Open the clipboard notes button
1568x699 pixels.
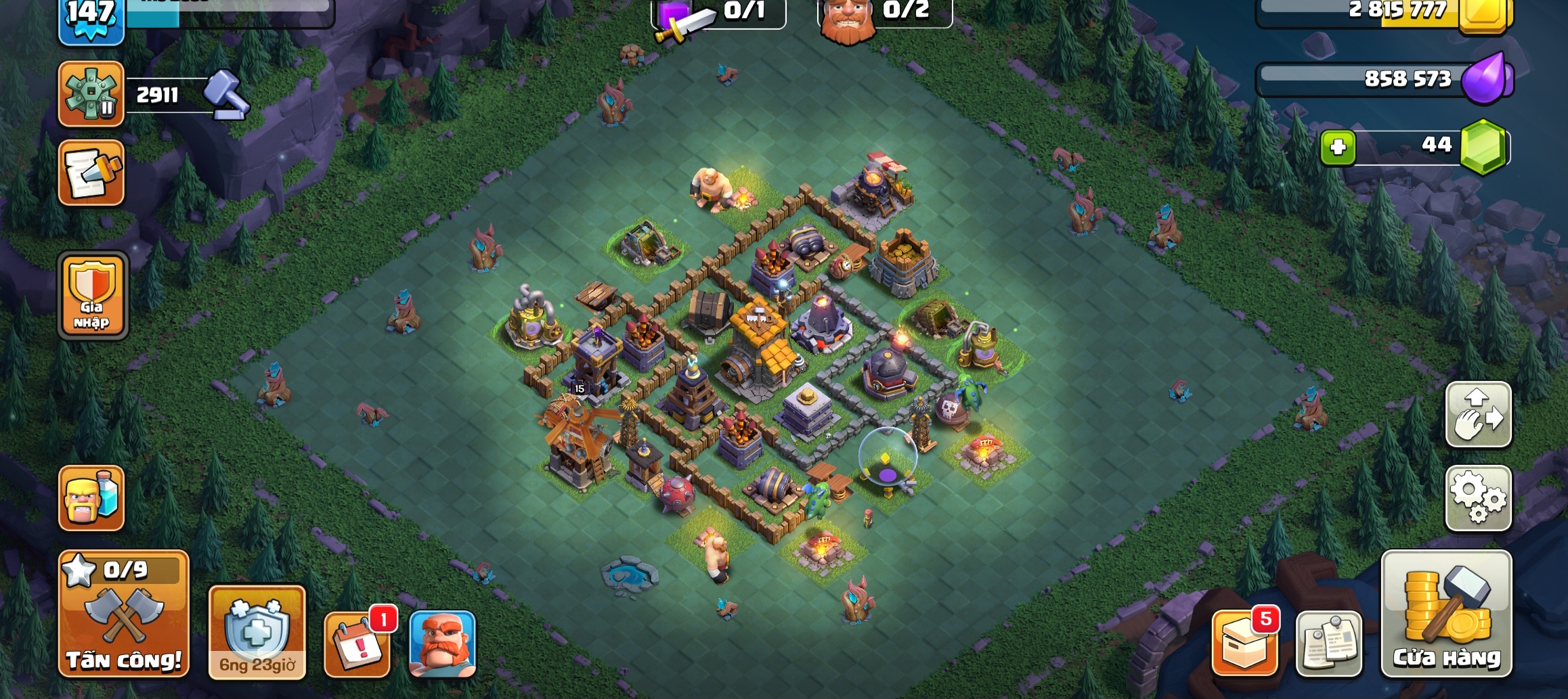[x=1328, y=644]
